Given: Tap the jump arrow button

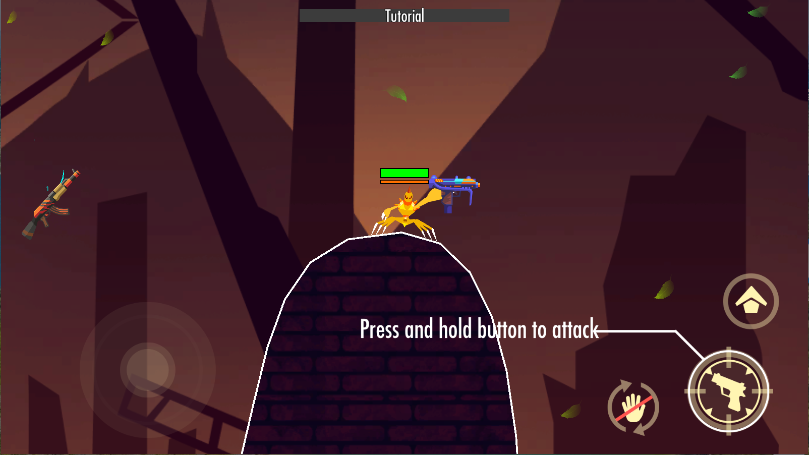Looking at the screenshot, I should (750, 300).
